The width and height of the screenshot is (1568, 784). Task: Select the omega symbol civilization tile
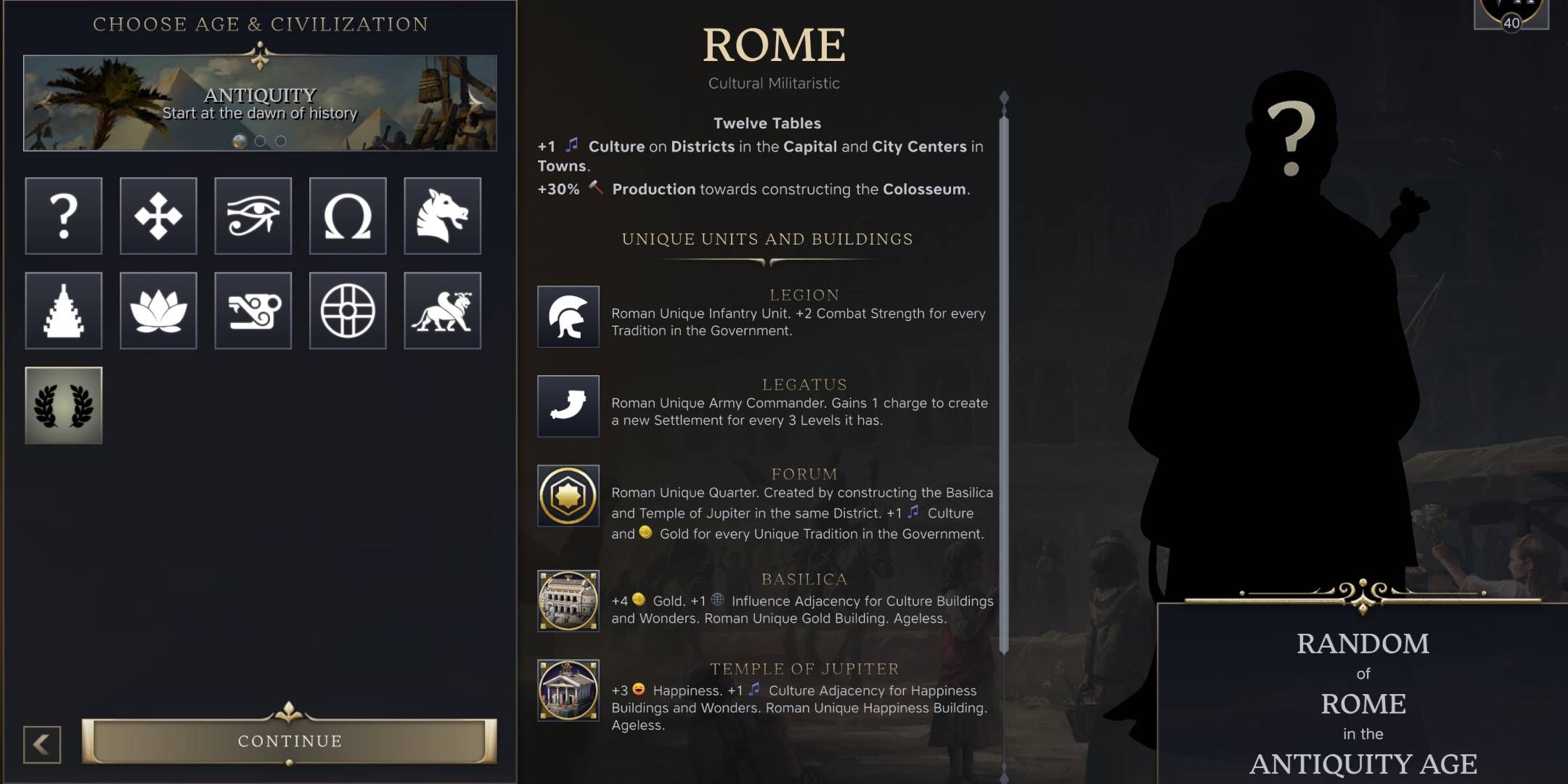pyautogui.click(x=348, y=216)
